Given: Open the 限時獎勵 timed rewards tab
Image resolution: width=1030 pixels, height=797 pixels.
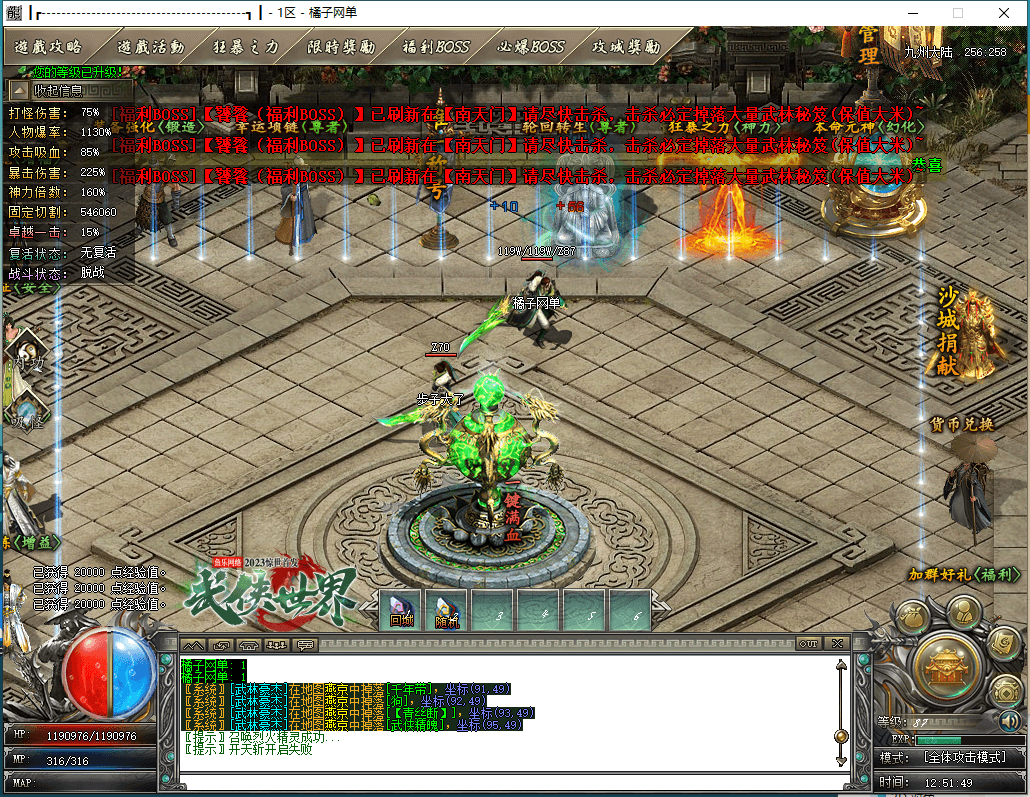Looking at the screenshot, I should click(341, 47).
